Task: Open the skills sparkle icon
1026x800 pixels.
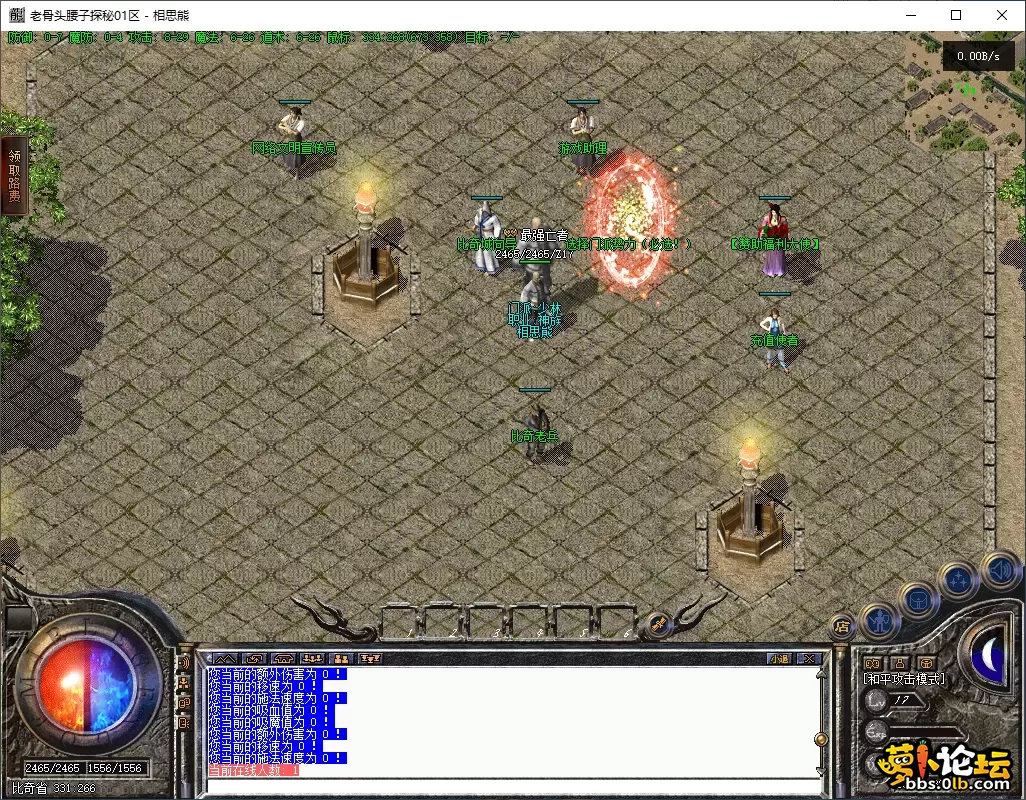Action: coord(959,580)
